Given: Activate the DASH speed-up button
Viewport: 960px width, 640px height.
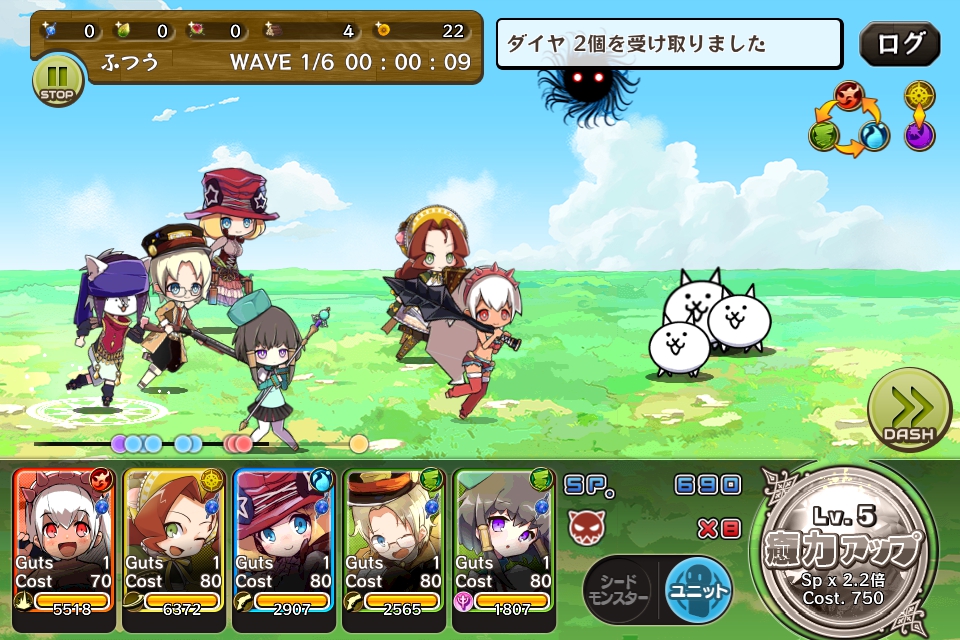Looking at the screenshot, I should [909, 412].
